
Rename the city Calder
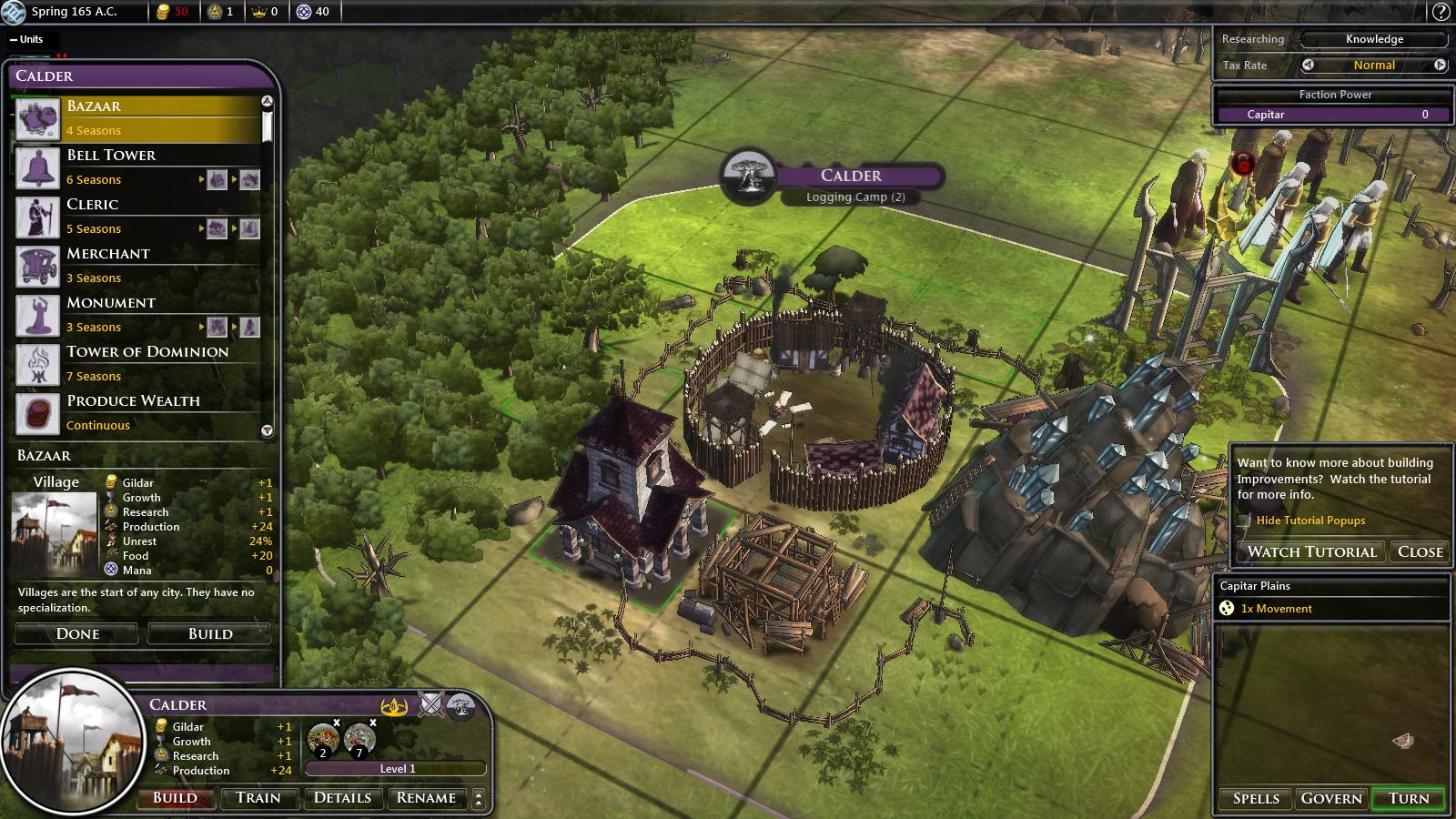(426, 798)
